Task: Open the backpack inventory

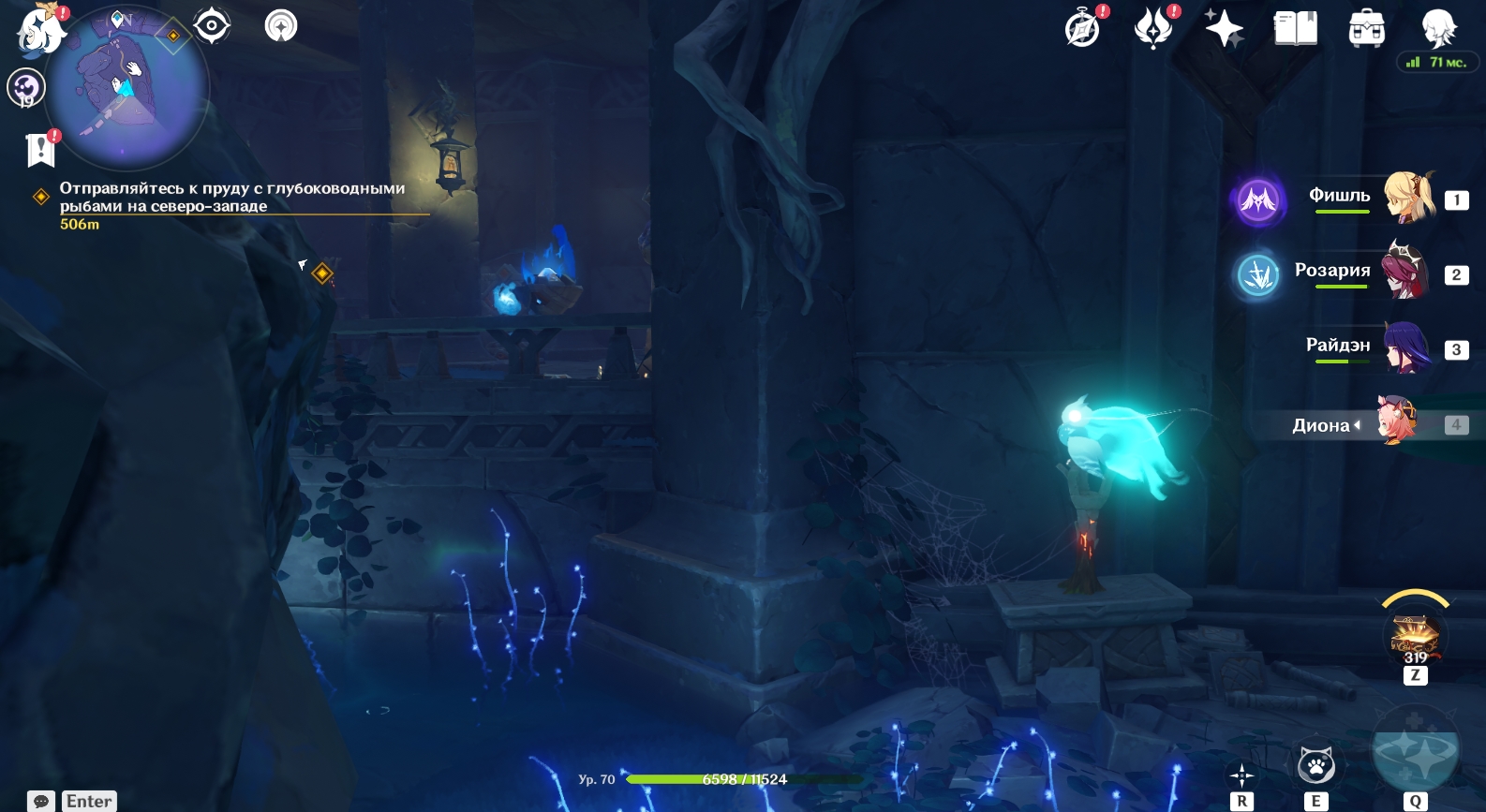Action: pyautogui.click(x=1367, y=28)
